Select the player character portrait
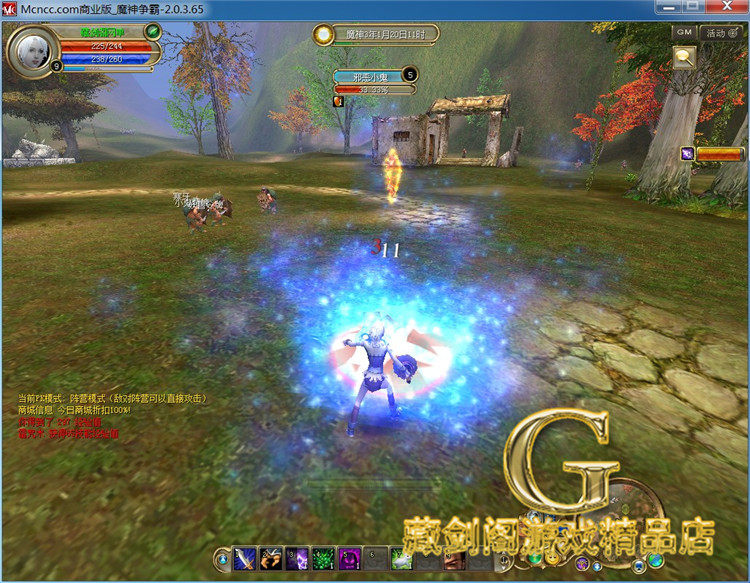This screenshot has height=583, width=750. (29, 48)
